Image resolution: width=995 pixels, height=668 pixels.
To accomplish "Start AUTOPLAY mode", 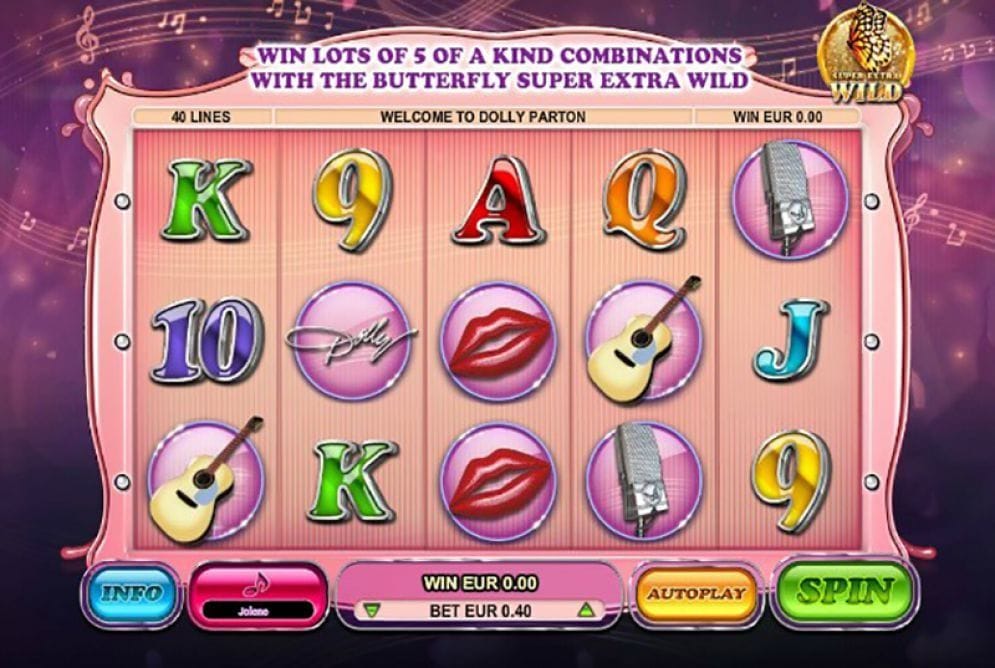I will click(x=698, y=594).
